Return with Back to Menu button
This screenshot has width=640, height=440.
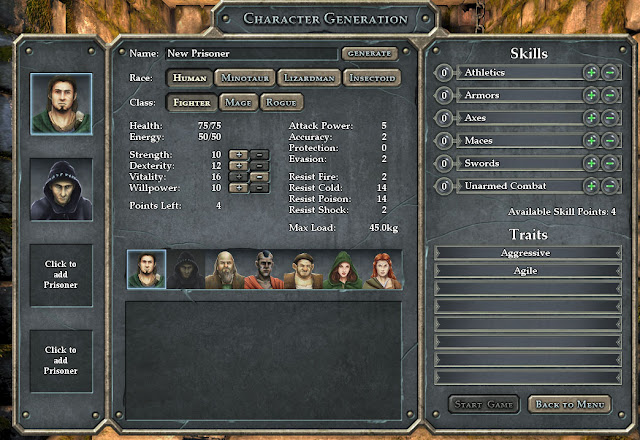568,404
